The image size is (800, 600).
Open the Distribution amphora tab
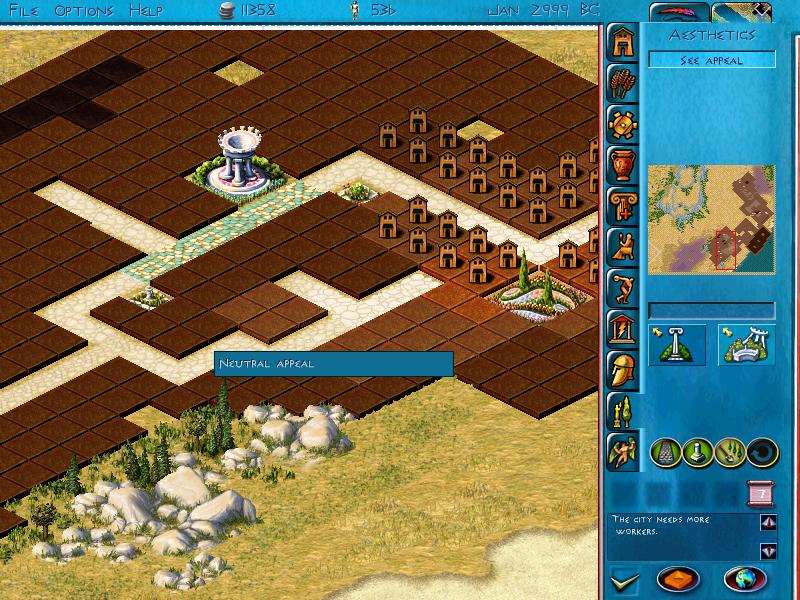(x=621, y=164)
